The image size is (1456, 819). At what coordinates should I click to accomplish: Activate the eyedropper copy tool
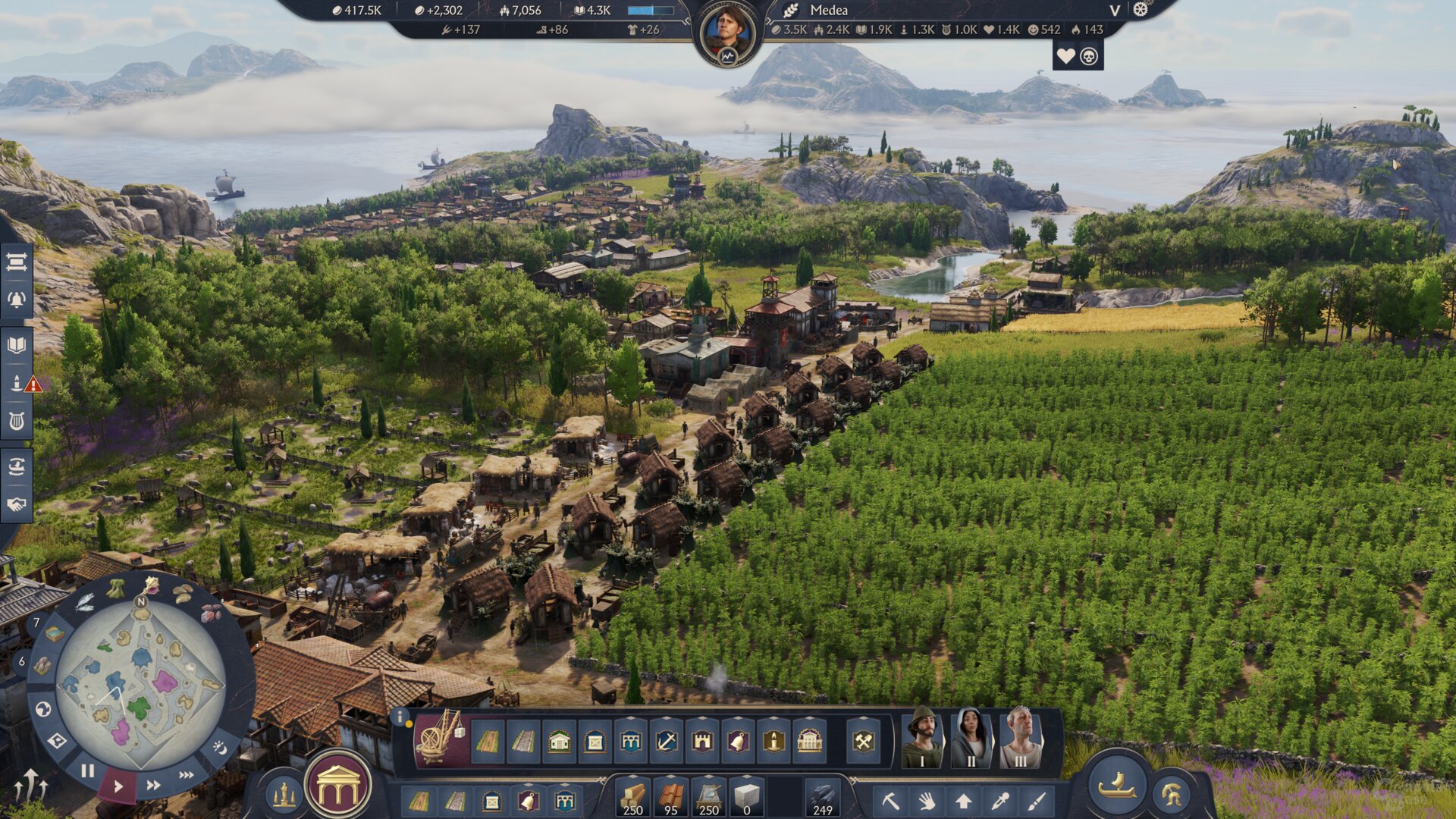(x=1000, y=801)
